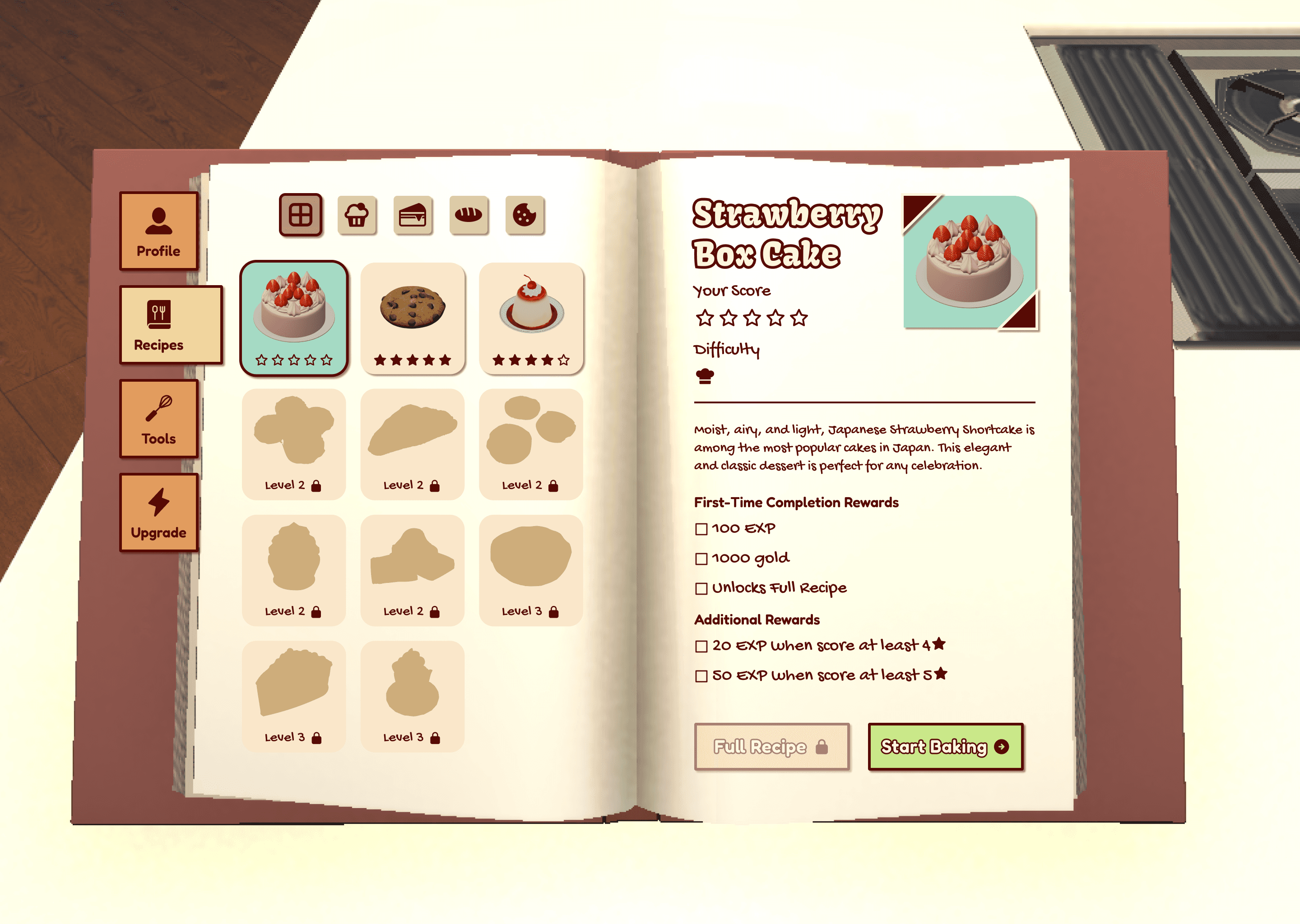
Task: Show all recipes with the grid filter
Action: pyautogui.click(x=301, y=215)
